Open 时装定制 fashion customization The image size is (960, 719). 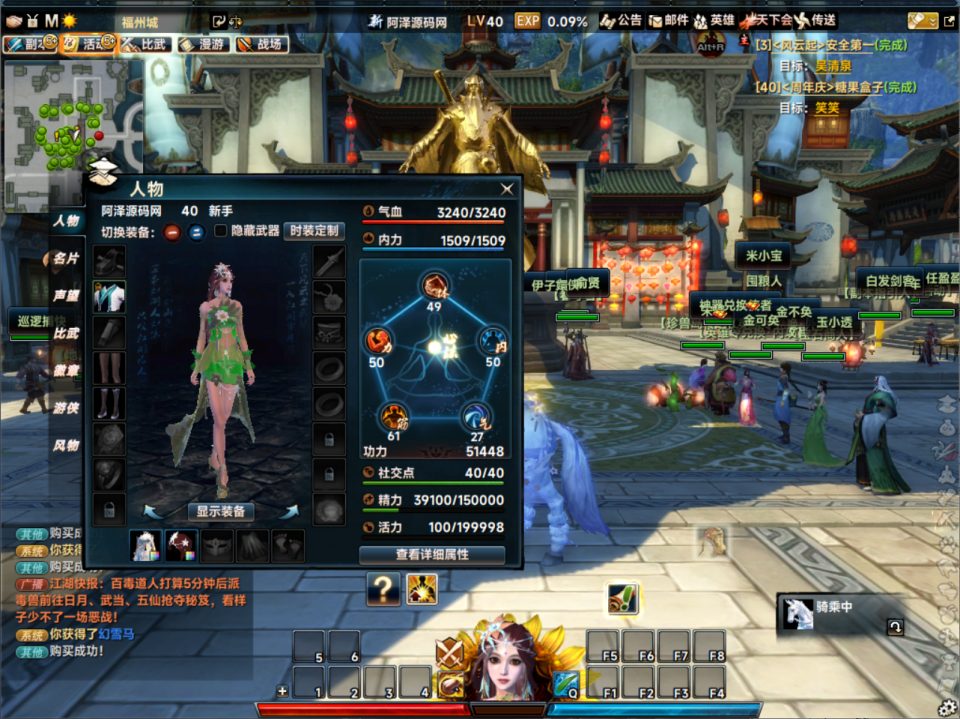pos(314,231)
